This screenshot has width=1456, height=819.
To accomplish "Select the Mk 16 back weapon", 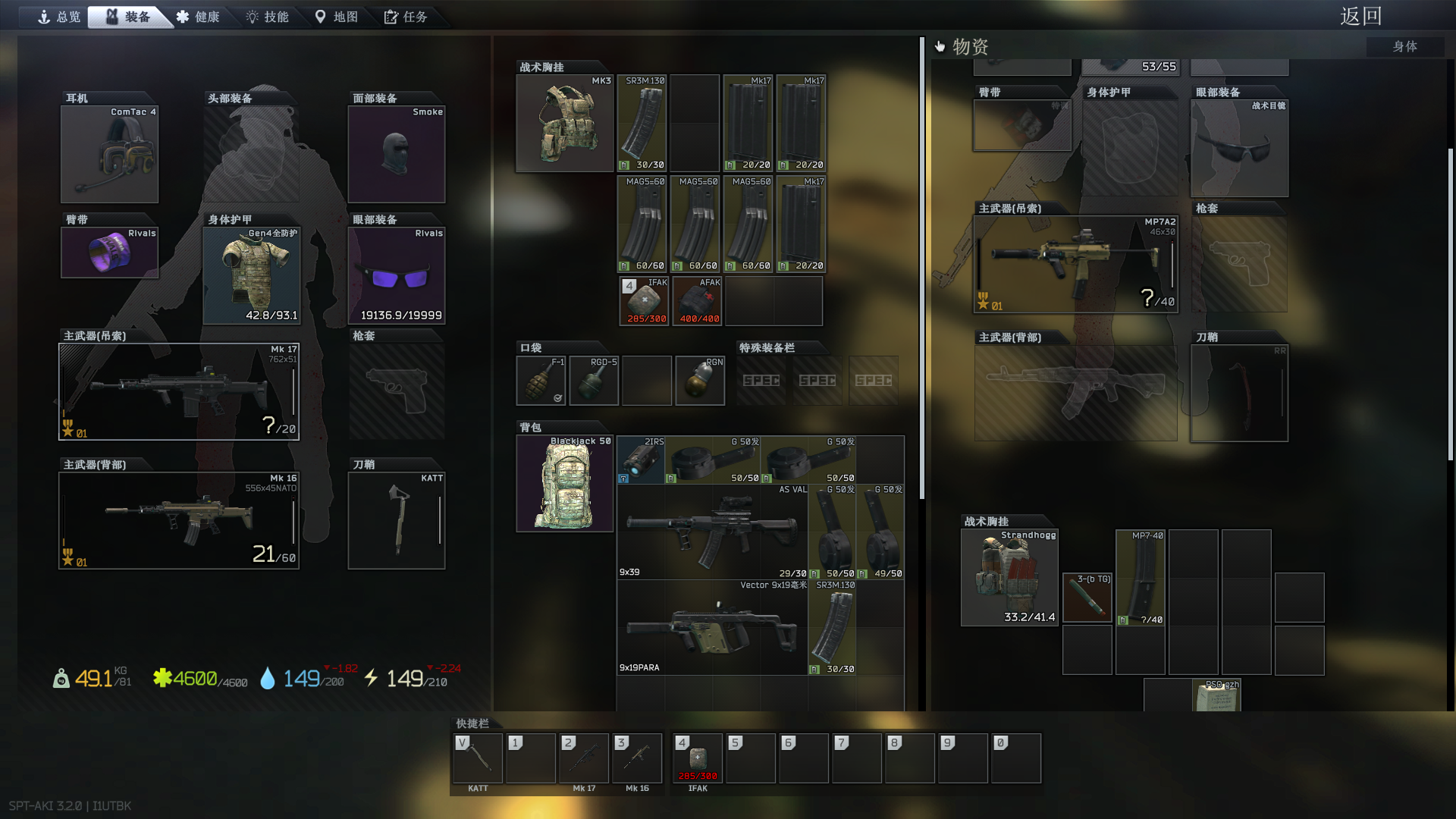I will tap(179, 520).
